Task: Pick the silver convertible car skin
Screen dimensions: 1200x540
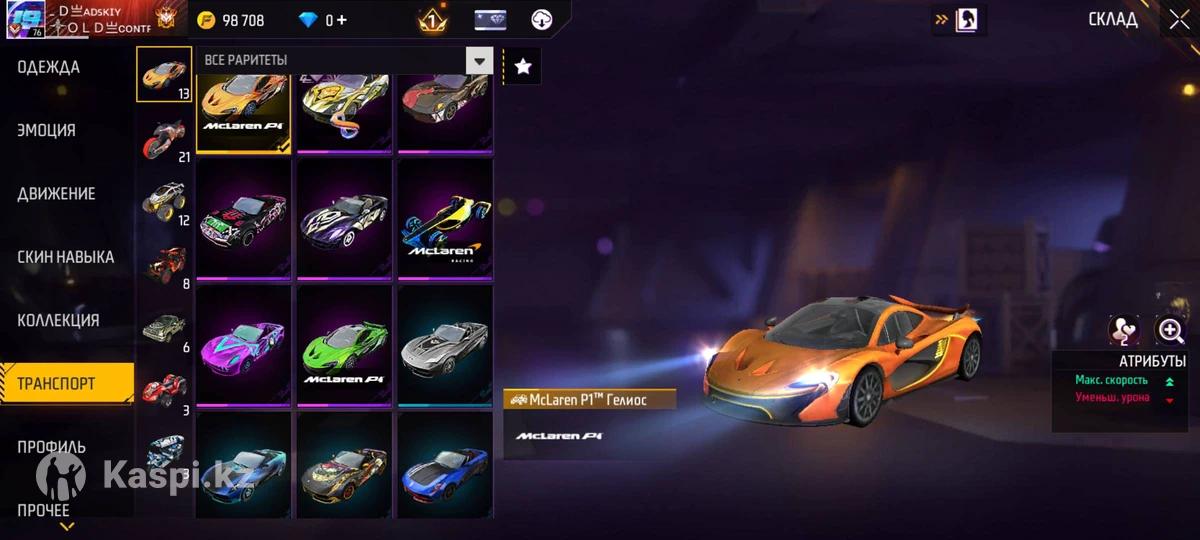Action: tap(445, 344)
